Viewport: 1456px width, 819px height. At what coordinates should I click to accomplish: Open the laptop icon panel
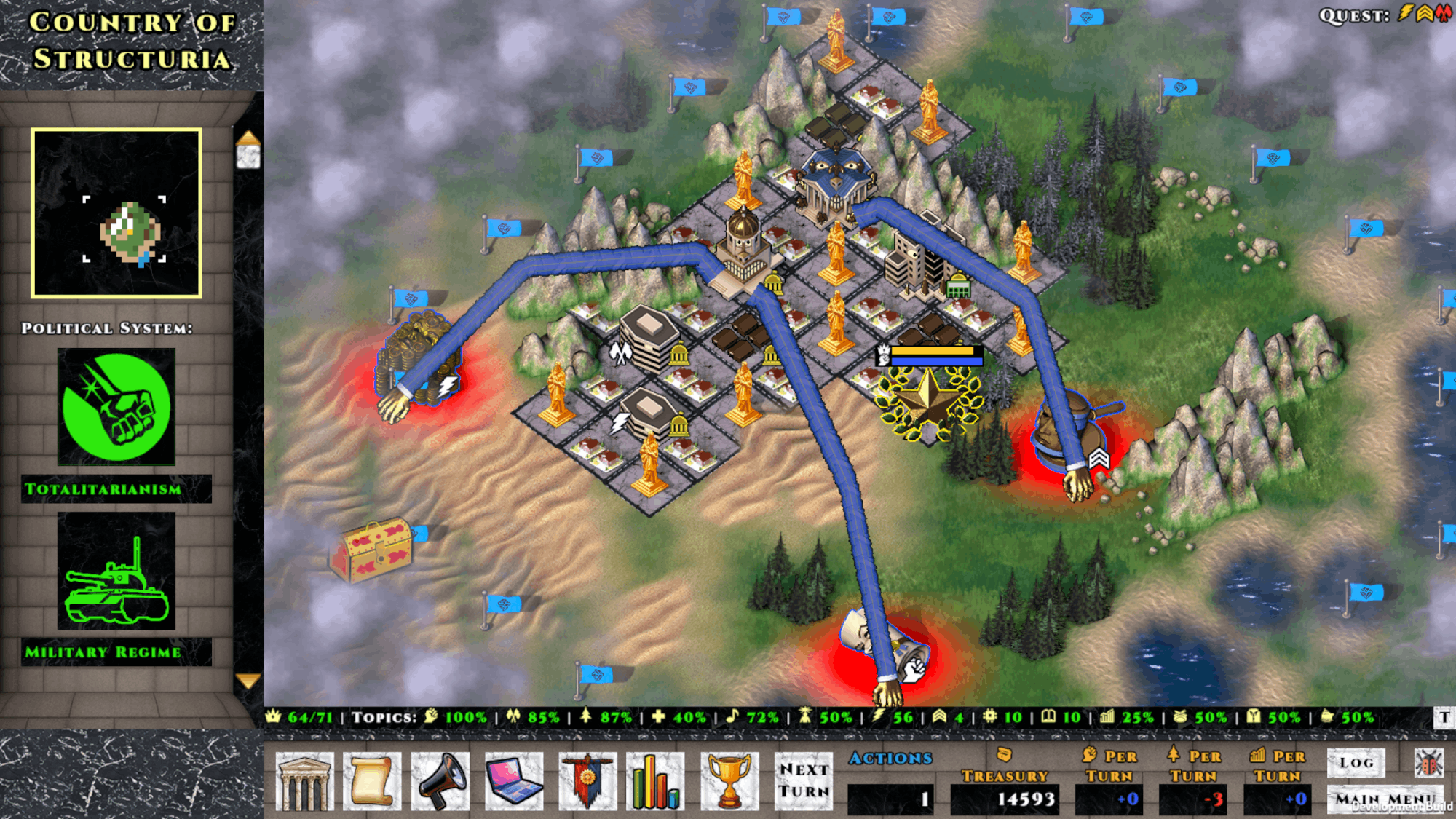click(514, 782)
